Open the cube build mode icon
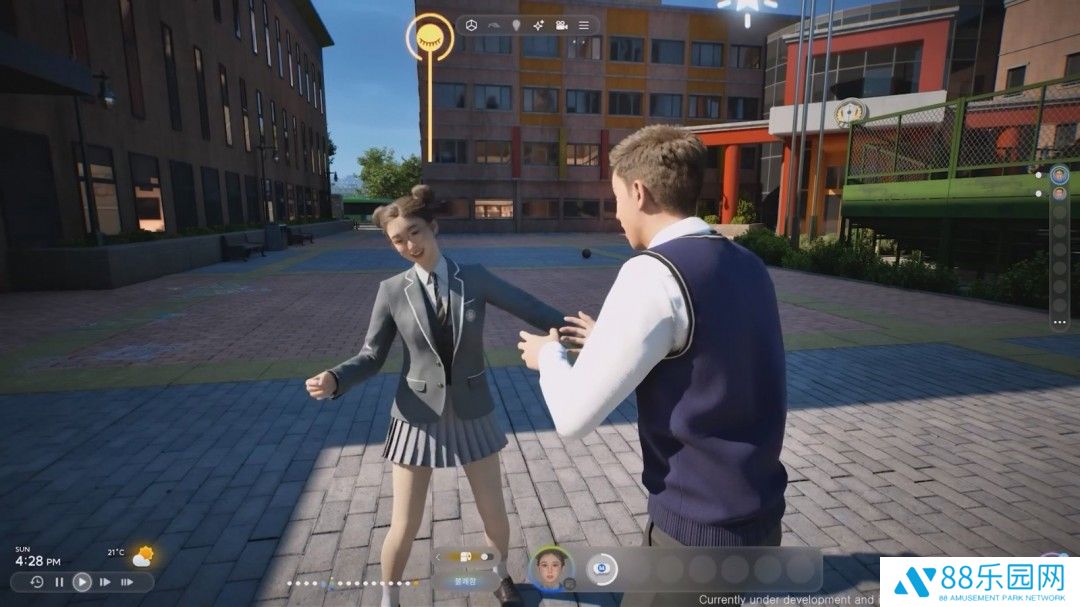Viewport: 1080px width, 607px height. pos(473,25)
